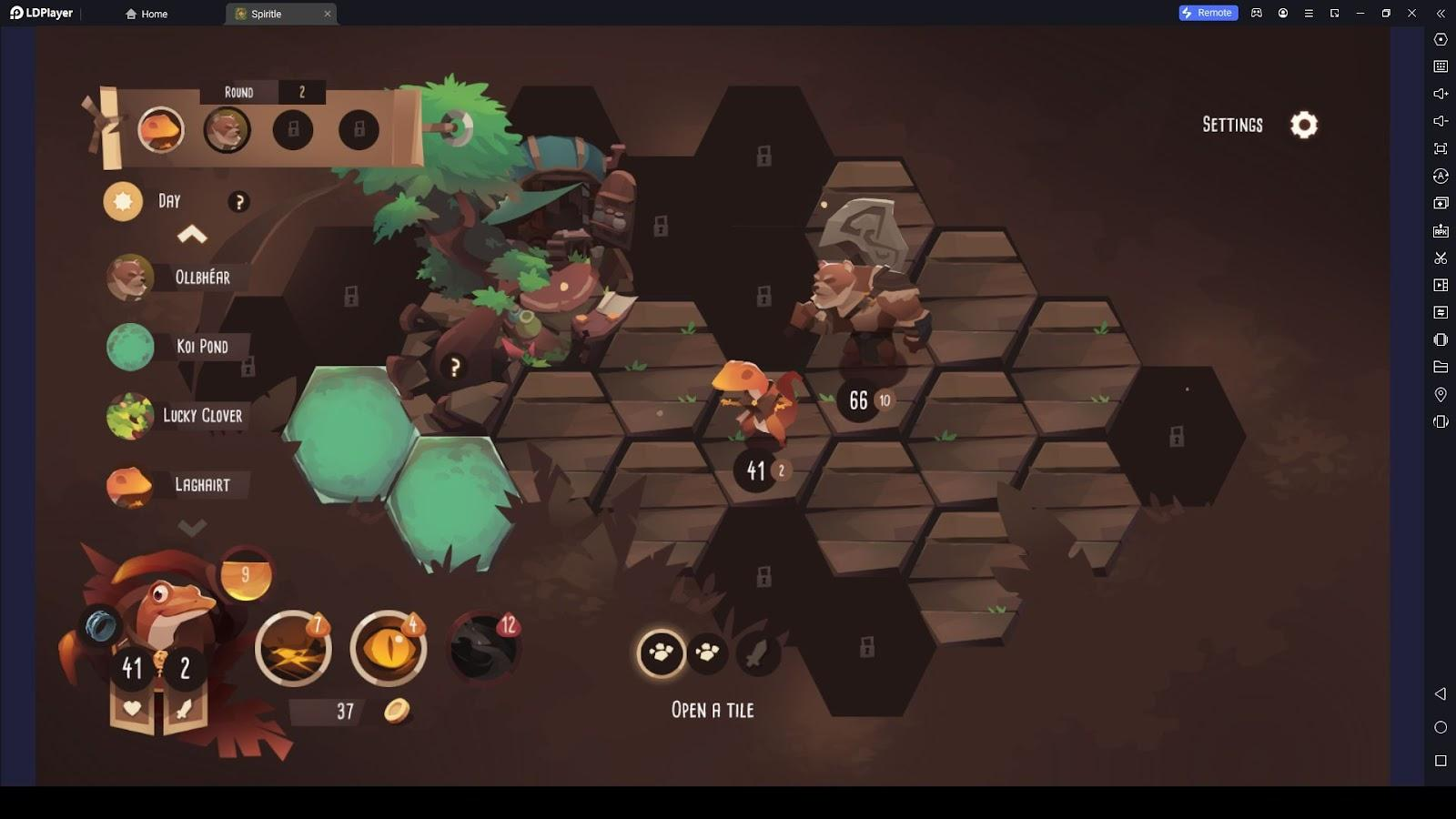Show more entries with the down chevron

click(x=192, y=527)
